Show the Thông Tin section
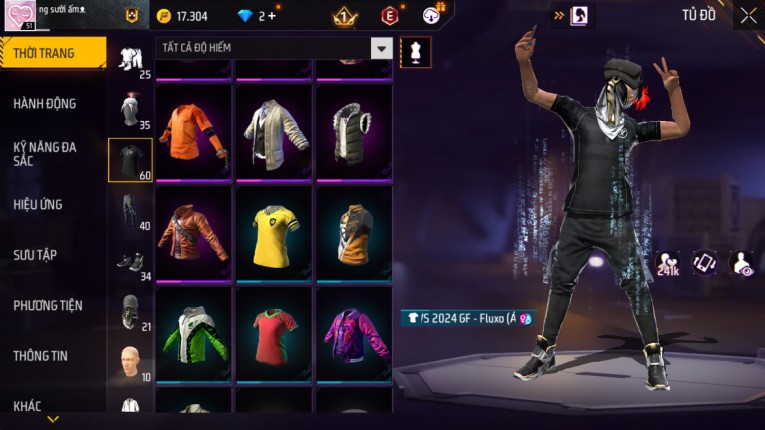Viewport: 765px width, 430px height. [x=39, y=355]
